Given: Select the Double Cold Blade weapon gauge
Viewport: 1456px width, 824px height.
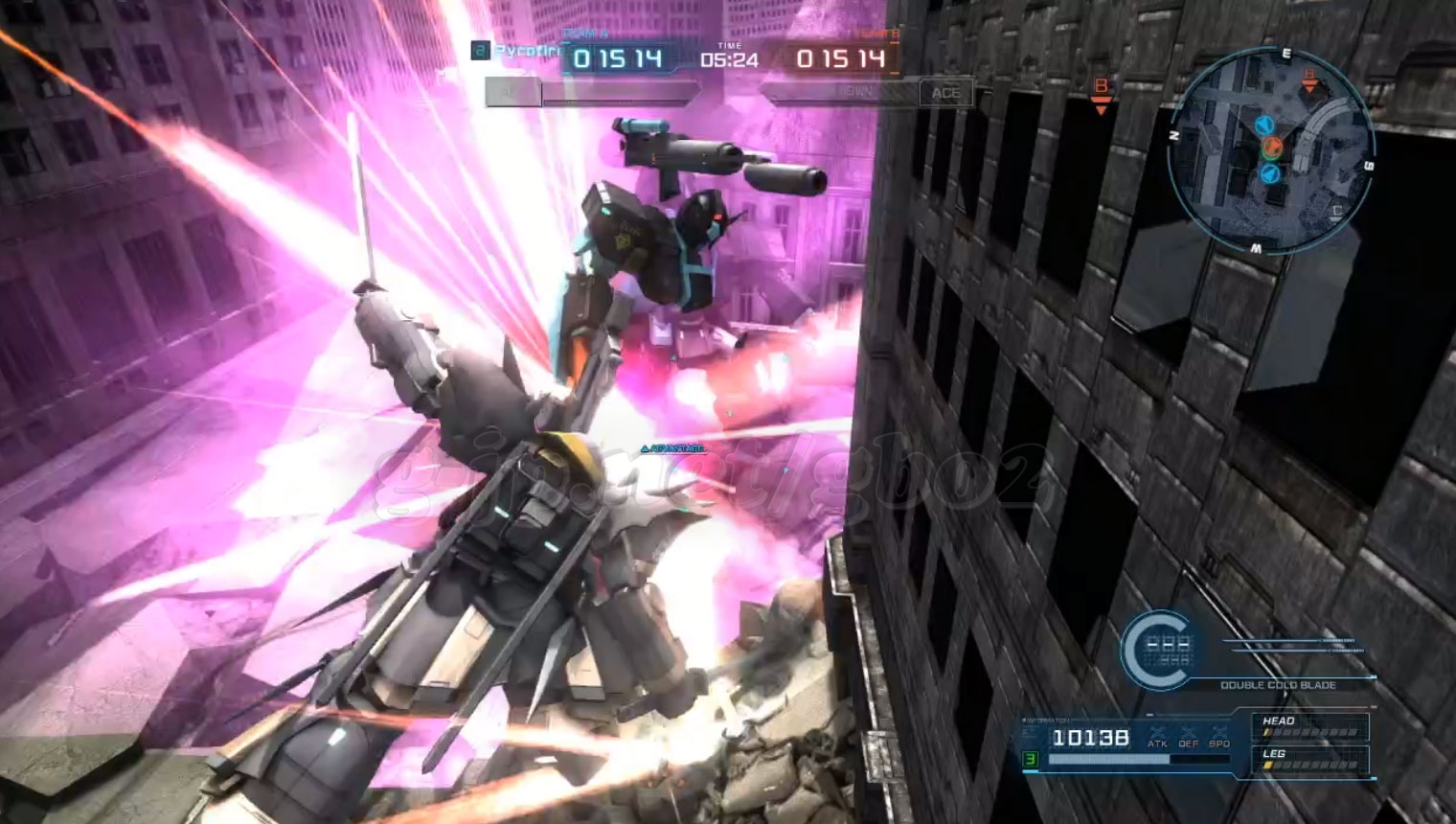Looking at the screenshot, I should pyautogui.click(x=1157, y=650).
